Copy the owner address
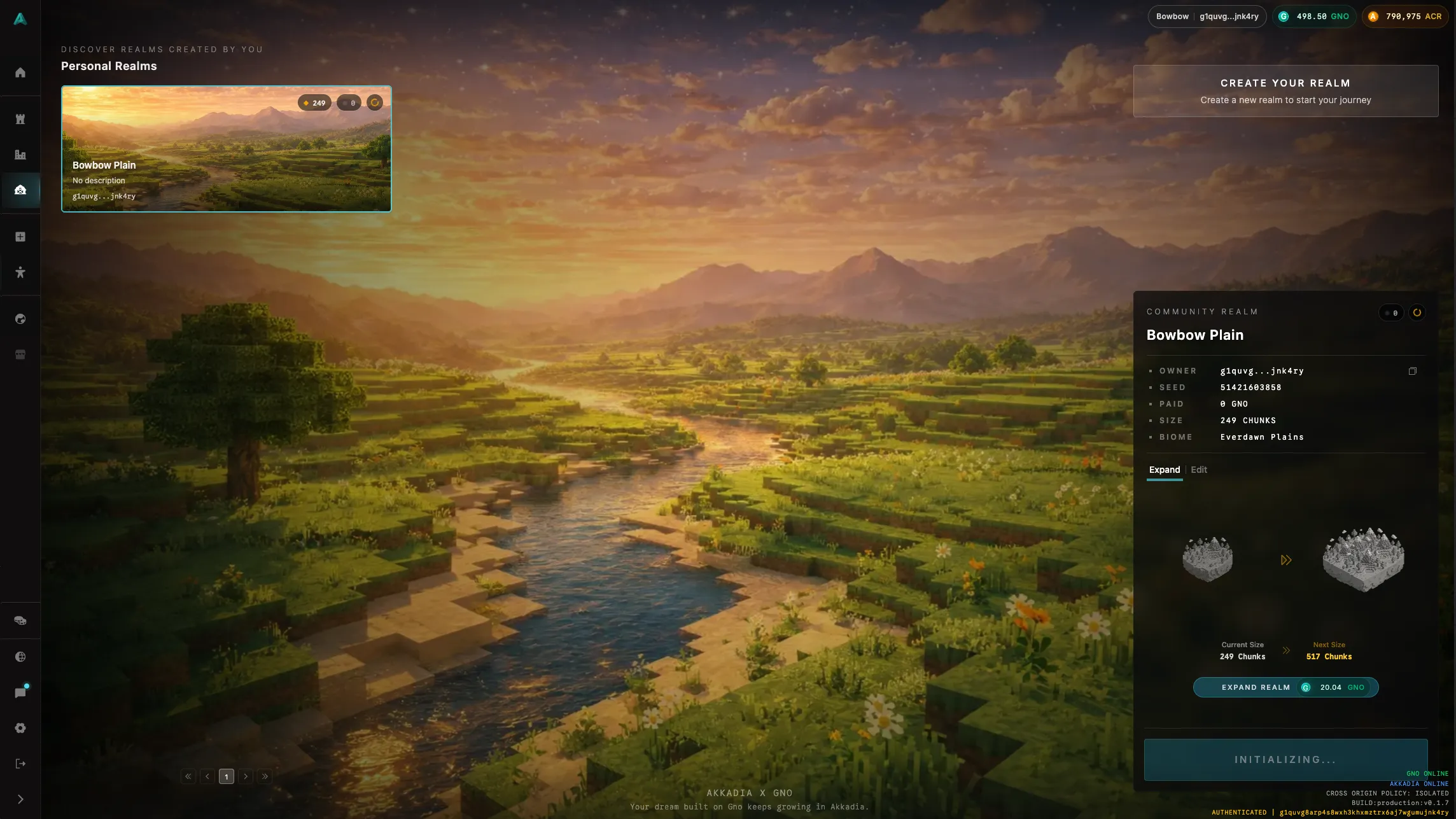Viewport: 1456px width, 819px height. coord(1412,371)
